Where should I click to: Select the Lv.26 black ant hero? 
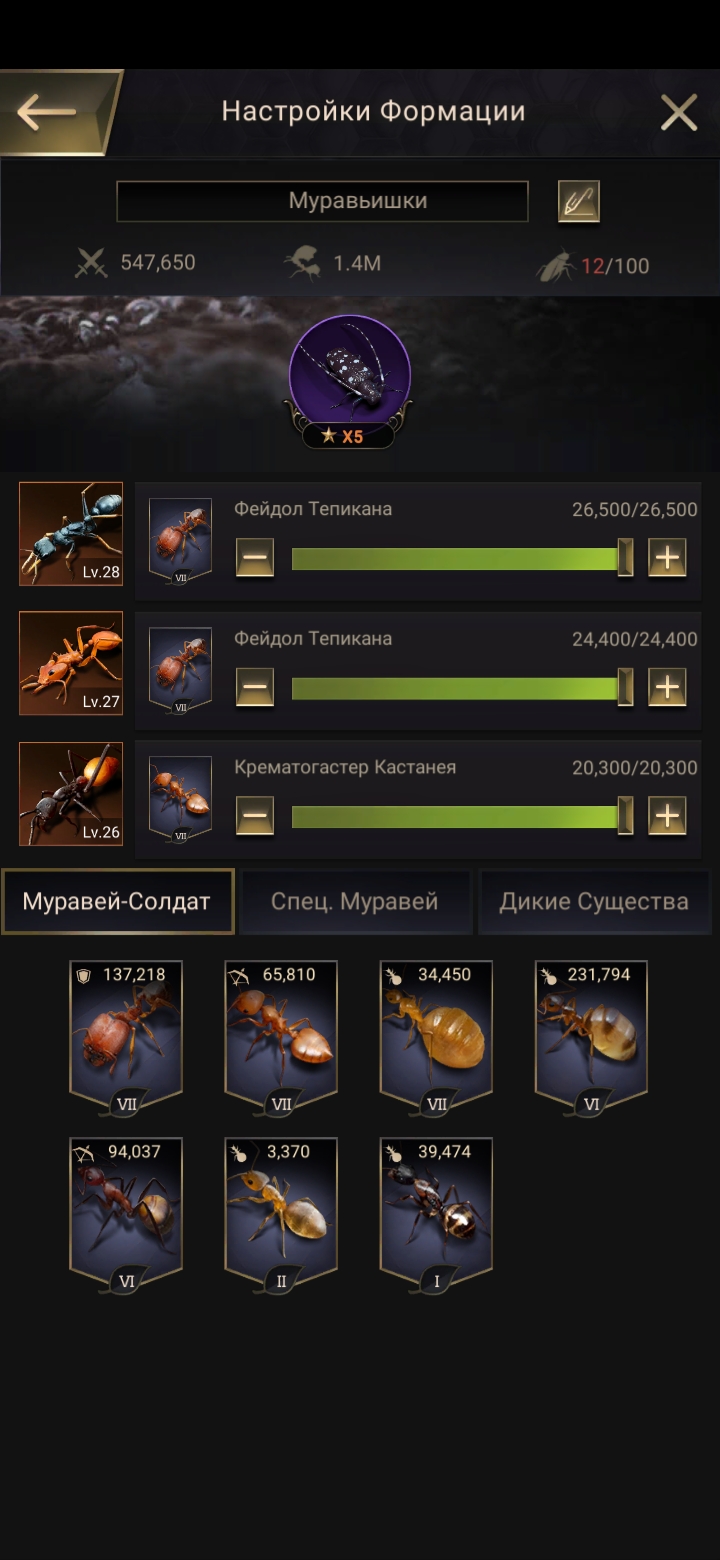(71, 793)
